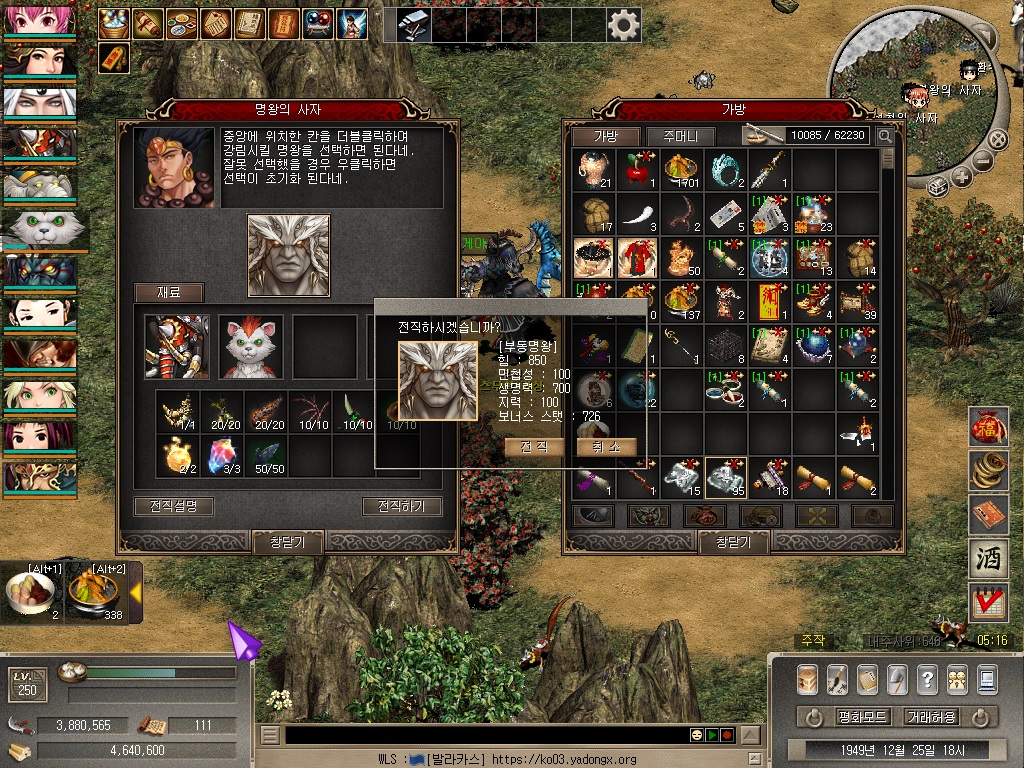Screen dimensions: 1024x768
Task: Choose the red apple item in the bag
Action: [x=638, y=171]
